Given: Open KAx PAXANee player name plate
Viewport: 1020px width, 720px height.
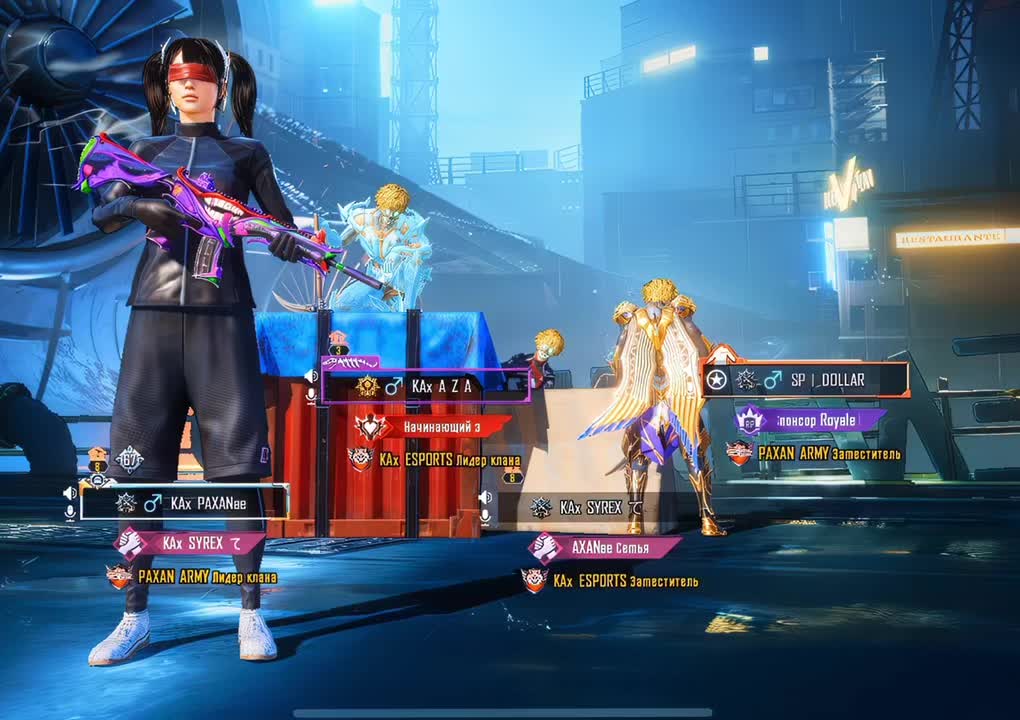Looking at the screenshot, I should (185, 503).
